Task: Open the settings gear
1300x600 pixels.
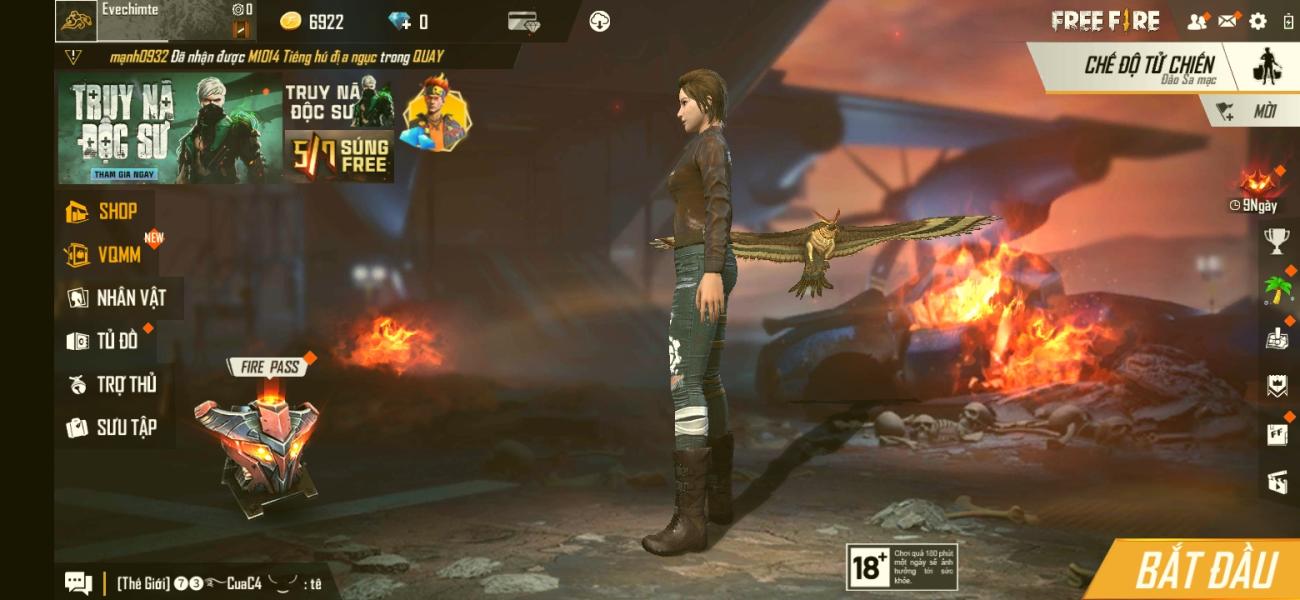Action: pyautogui.click(x=1258, y=21)
